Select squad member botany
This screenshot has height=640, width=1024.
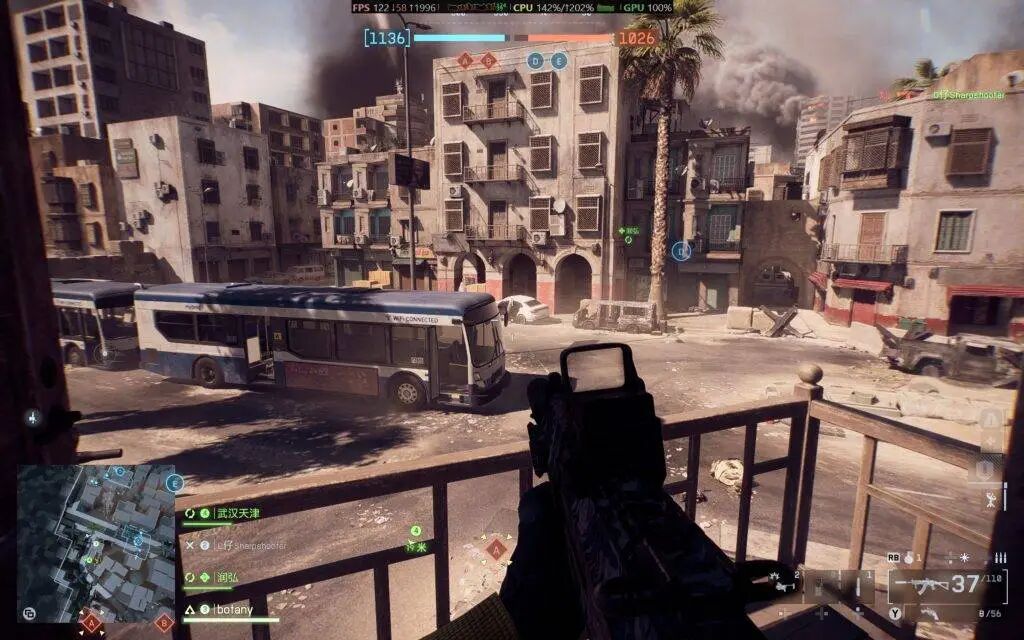pos(233,609)
